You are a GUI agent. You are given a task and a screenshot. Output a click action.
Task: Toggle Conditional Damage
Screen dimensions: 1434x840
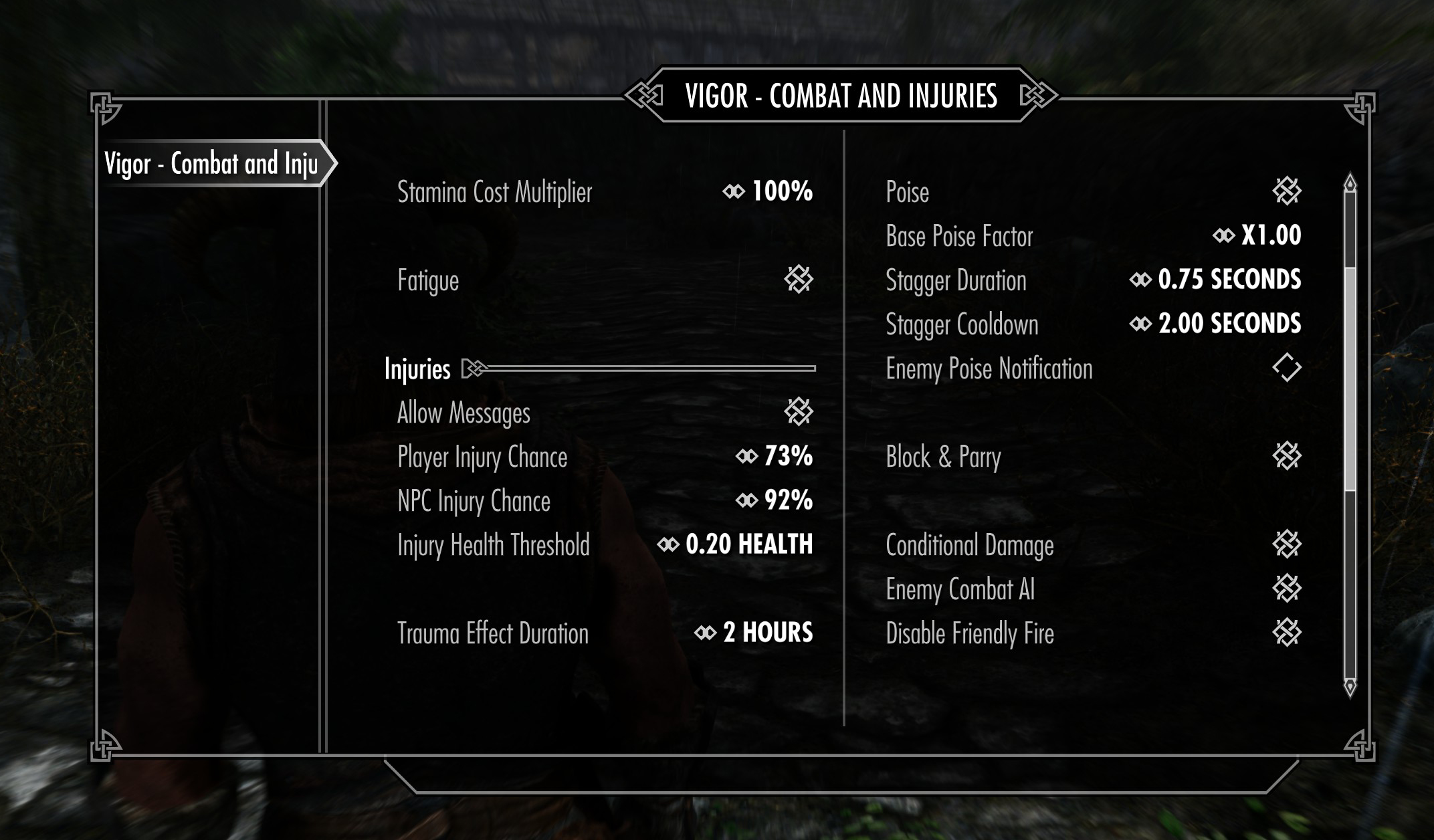coord(1286,545)
